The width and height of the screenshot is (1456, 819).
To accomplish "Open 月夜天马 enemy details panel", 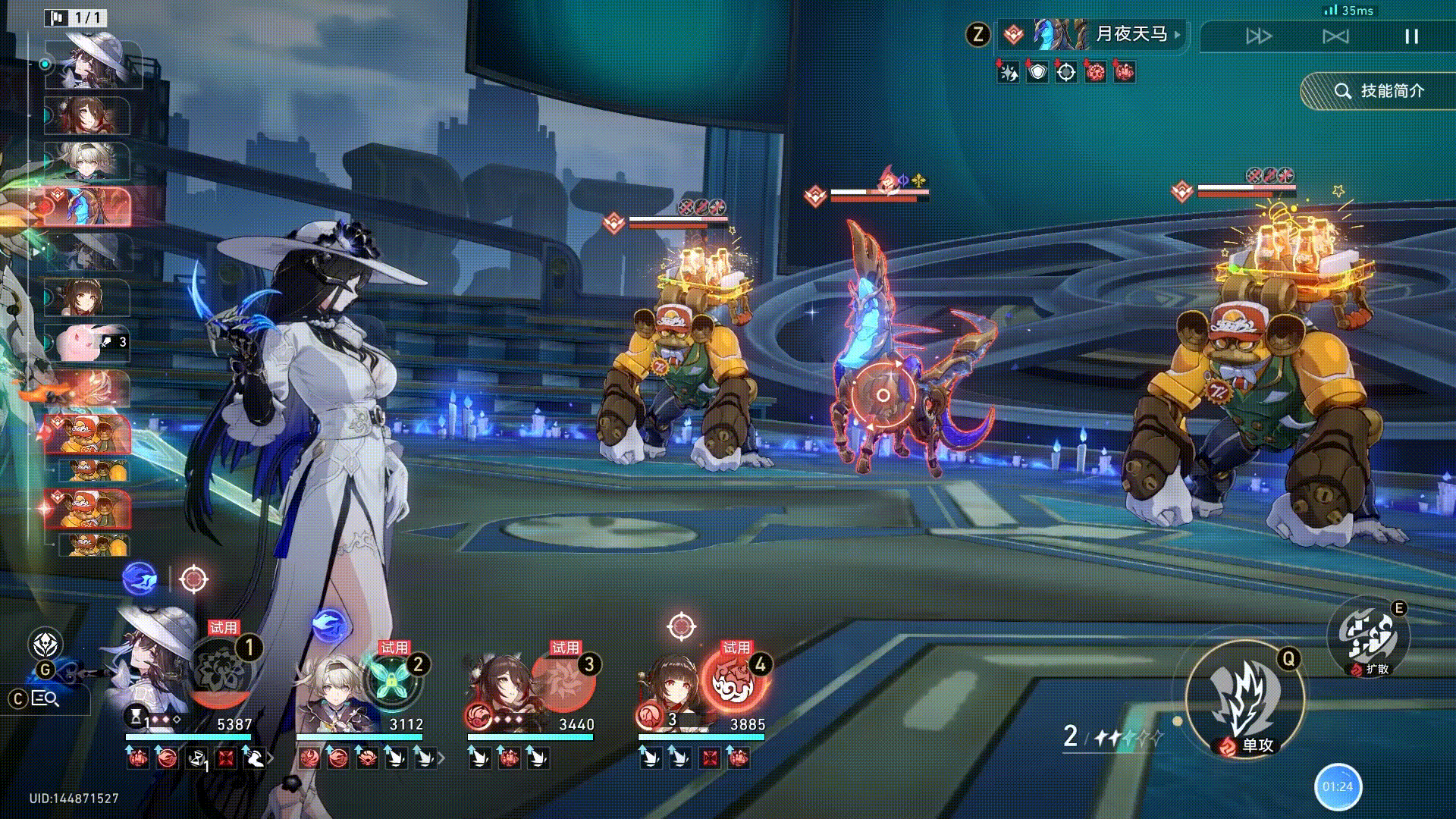I will tap(1130, 34).
